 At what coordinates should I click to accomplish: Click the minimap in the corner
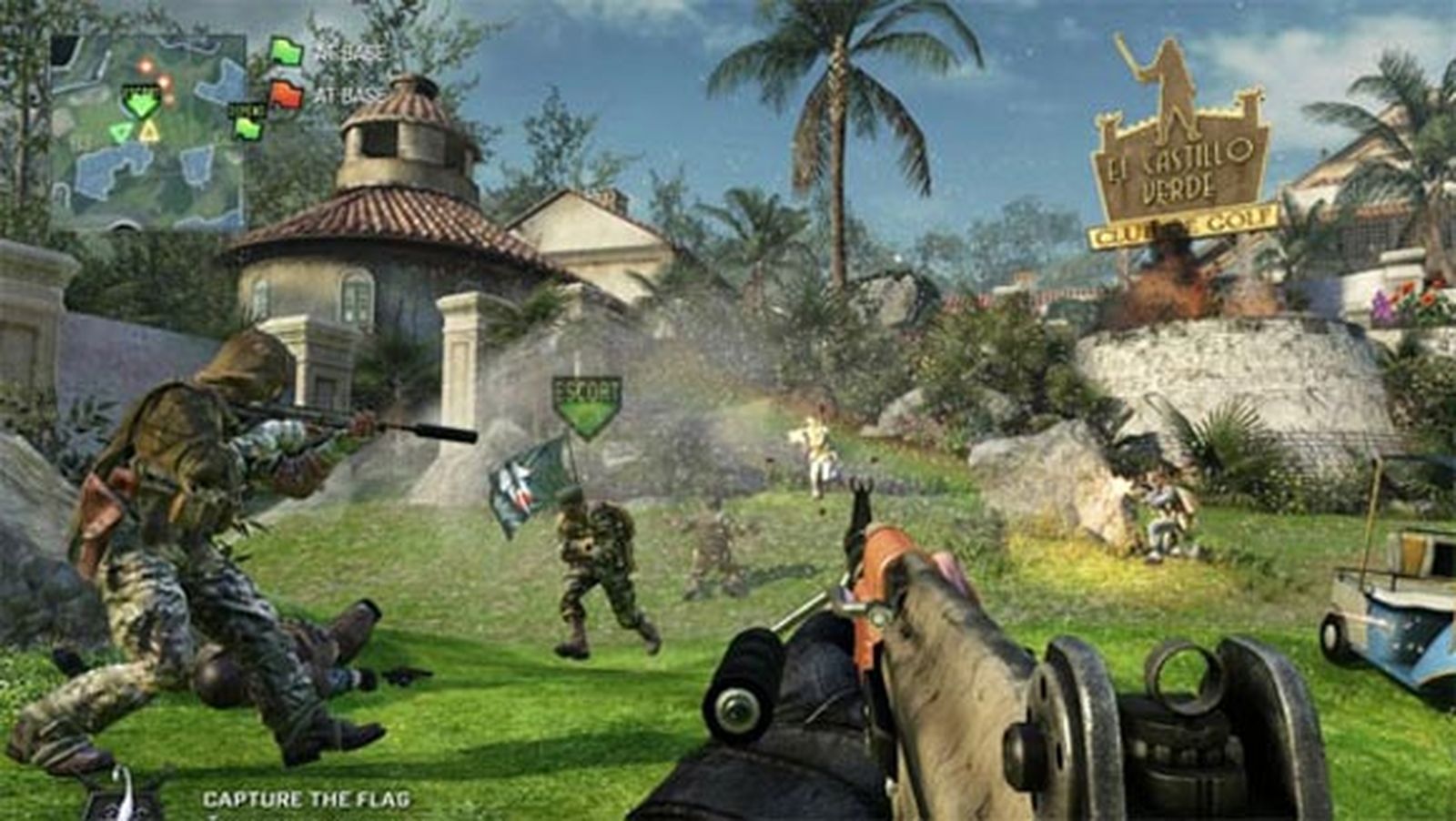147,132
